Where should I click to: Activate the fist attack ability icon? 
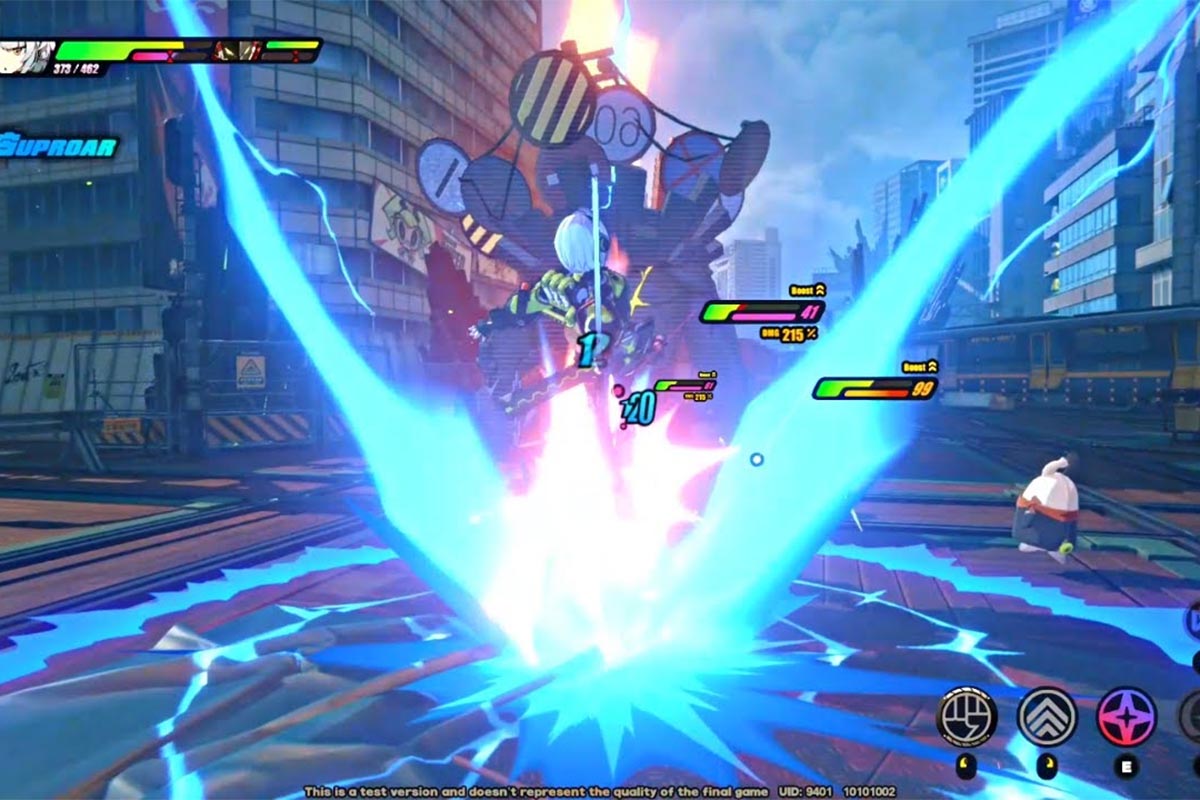coord(966,716)
